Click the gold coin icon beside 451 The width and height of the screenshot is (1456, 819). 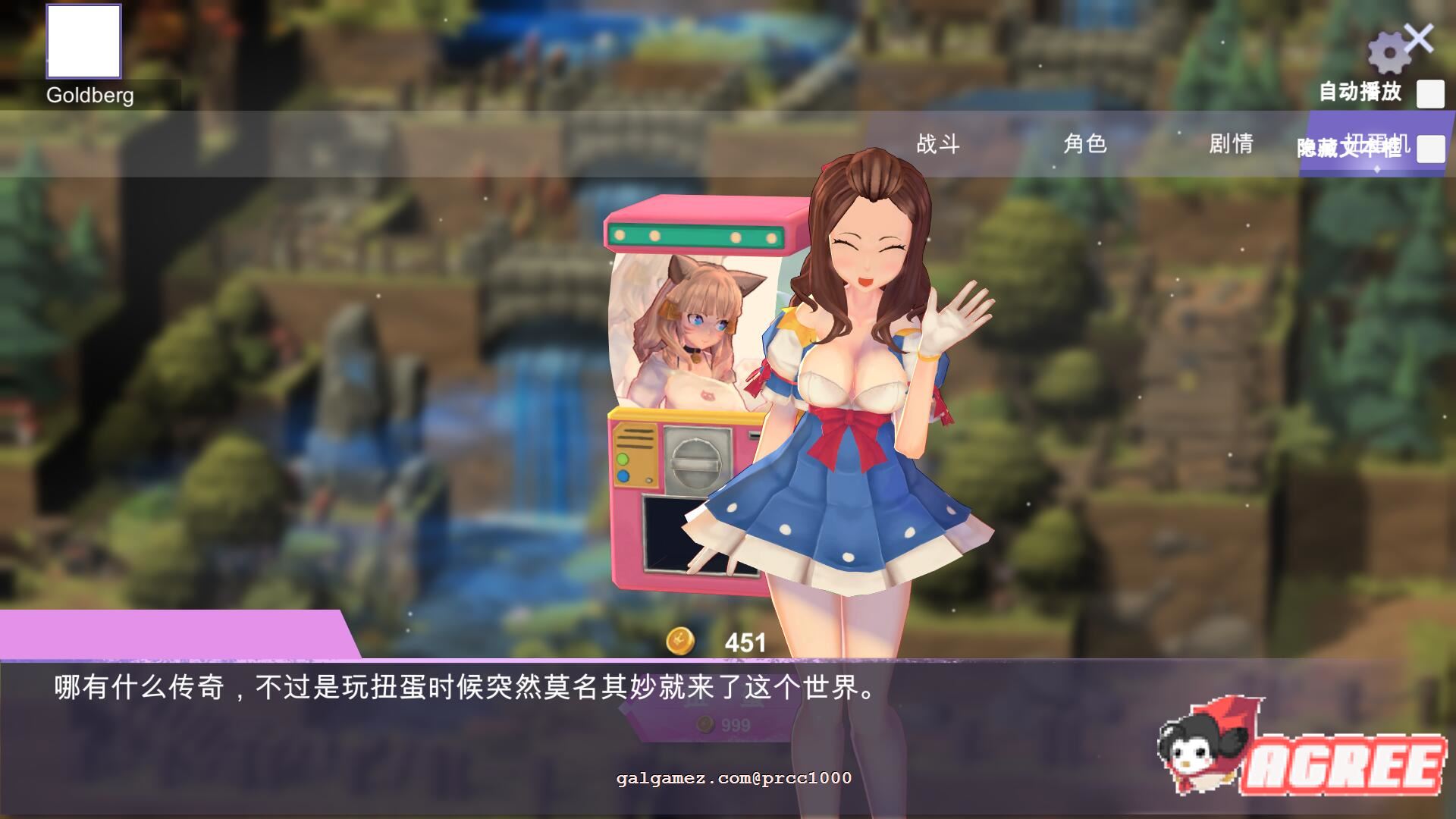point(681,641)
